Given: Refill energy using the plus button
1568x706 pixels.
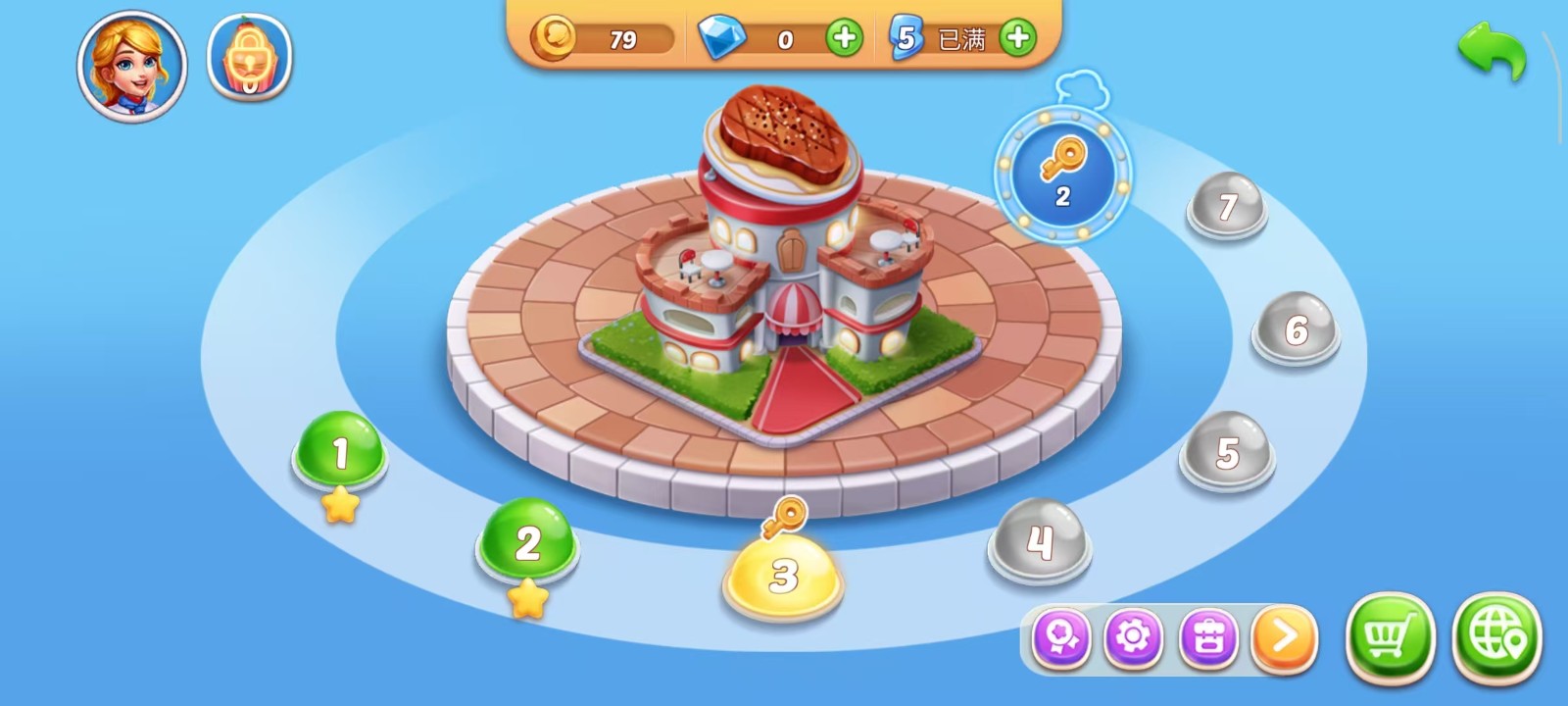Looking at the screenshot, I should point(1018,38).
